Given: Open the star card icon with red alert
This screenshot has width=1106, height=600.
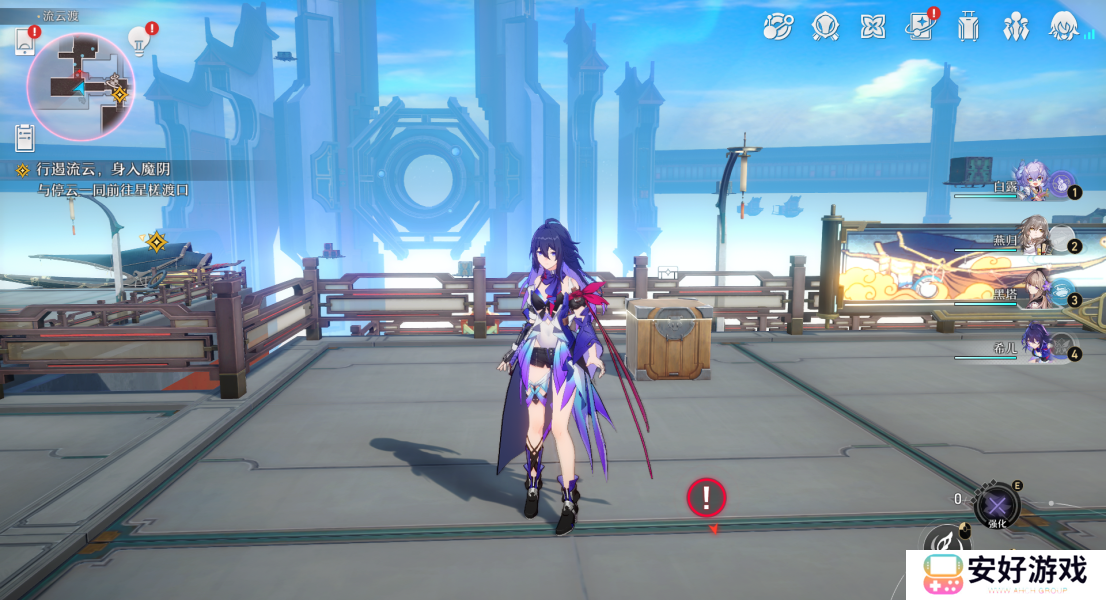Looking at the screenshot, I should tap(921, 27).
